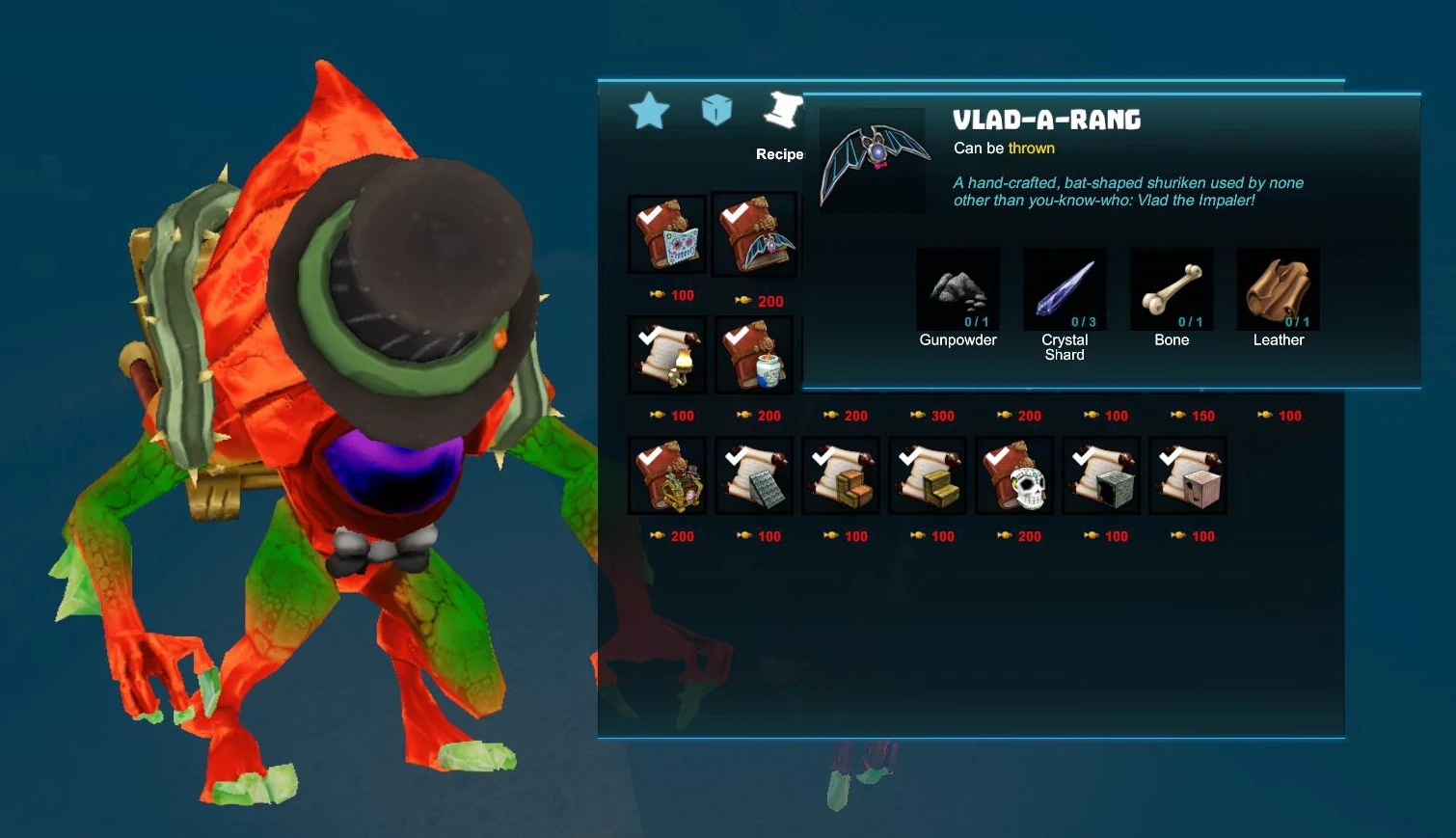Switch to the Recipes tab label

(x=779, y=154)
